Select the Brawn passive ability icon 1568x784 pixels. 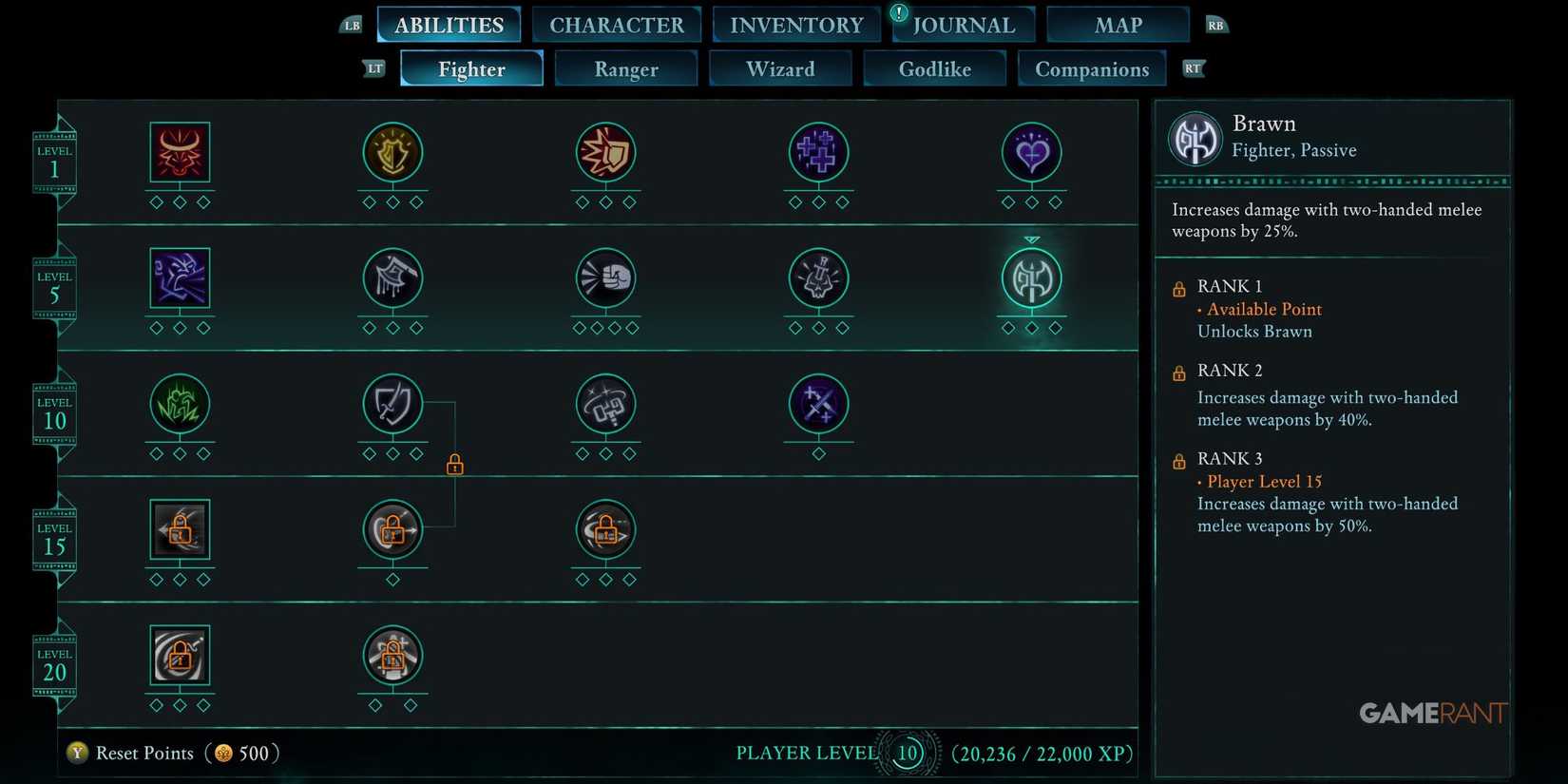tap(1031, 278)
